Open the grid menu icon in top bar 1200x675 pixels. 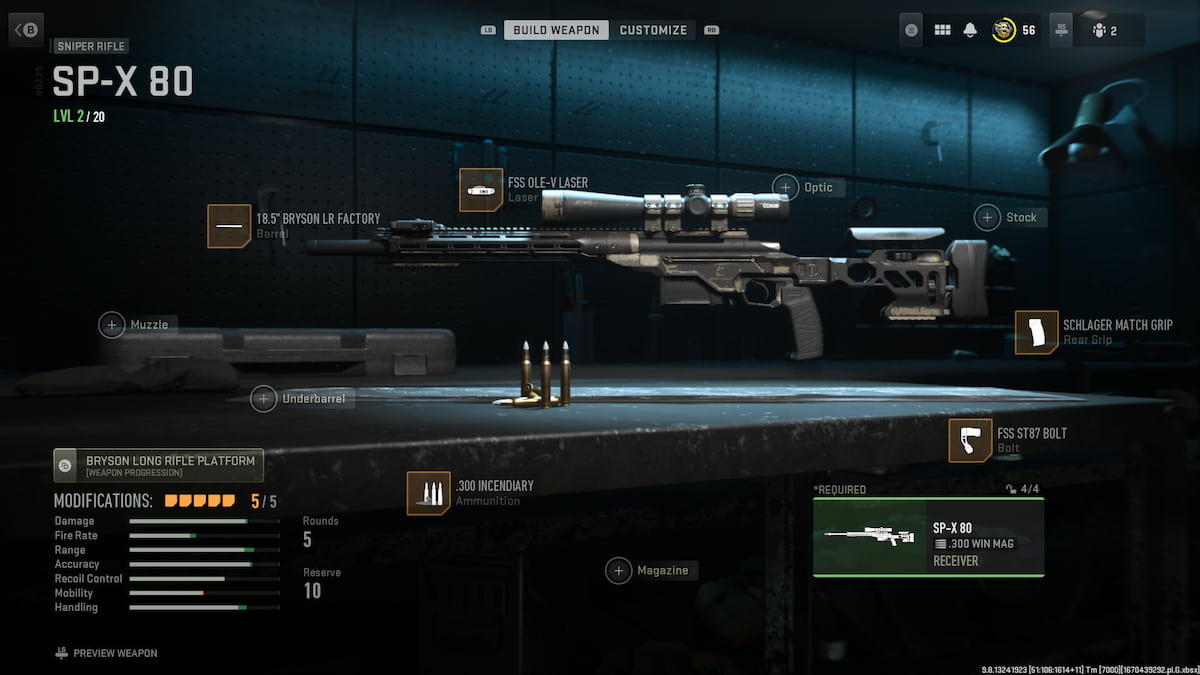(942, 30)
